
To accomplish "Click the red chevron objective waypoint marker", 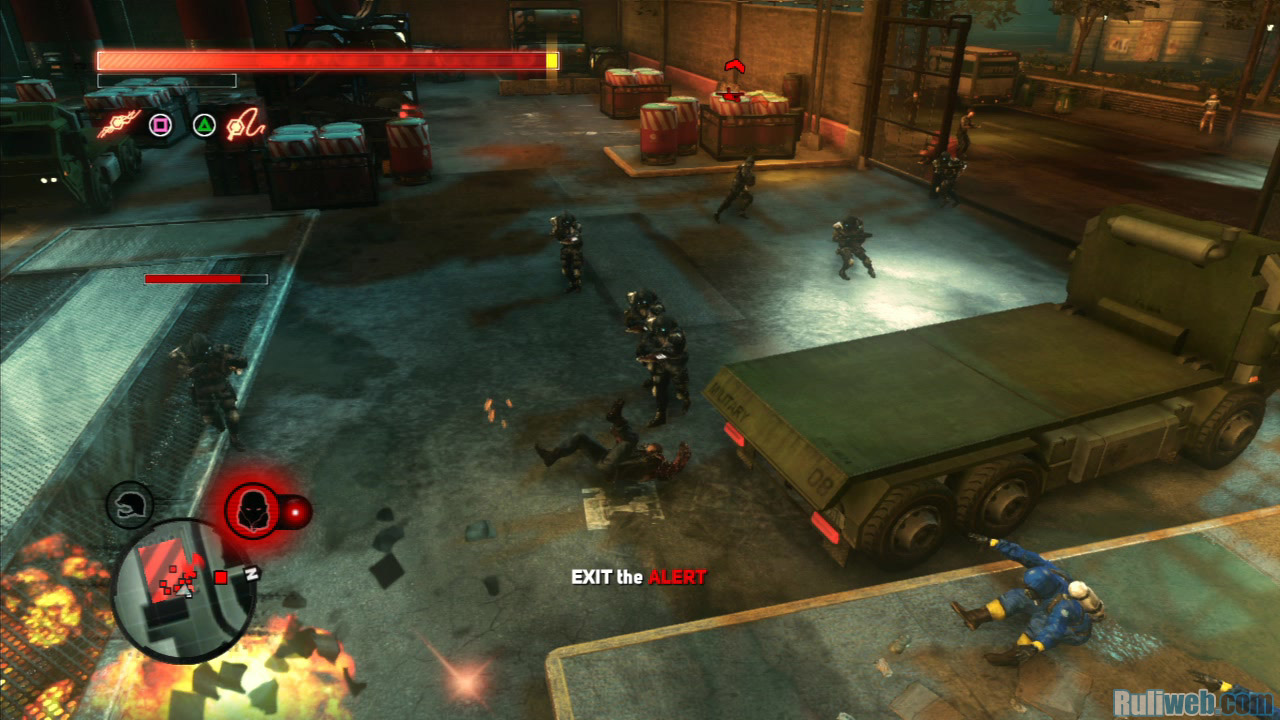I will coord(735,67).
